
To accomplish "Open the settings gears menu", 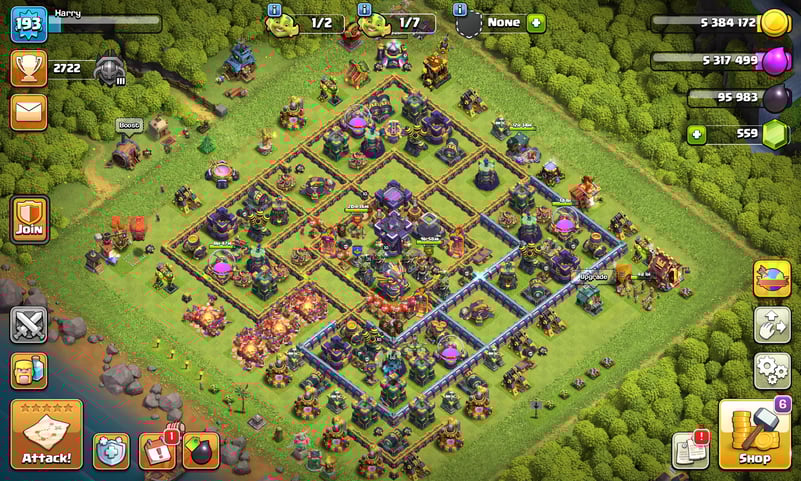I will pyautogui.click(x=772, y=370).
